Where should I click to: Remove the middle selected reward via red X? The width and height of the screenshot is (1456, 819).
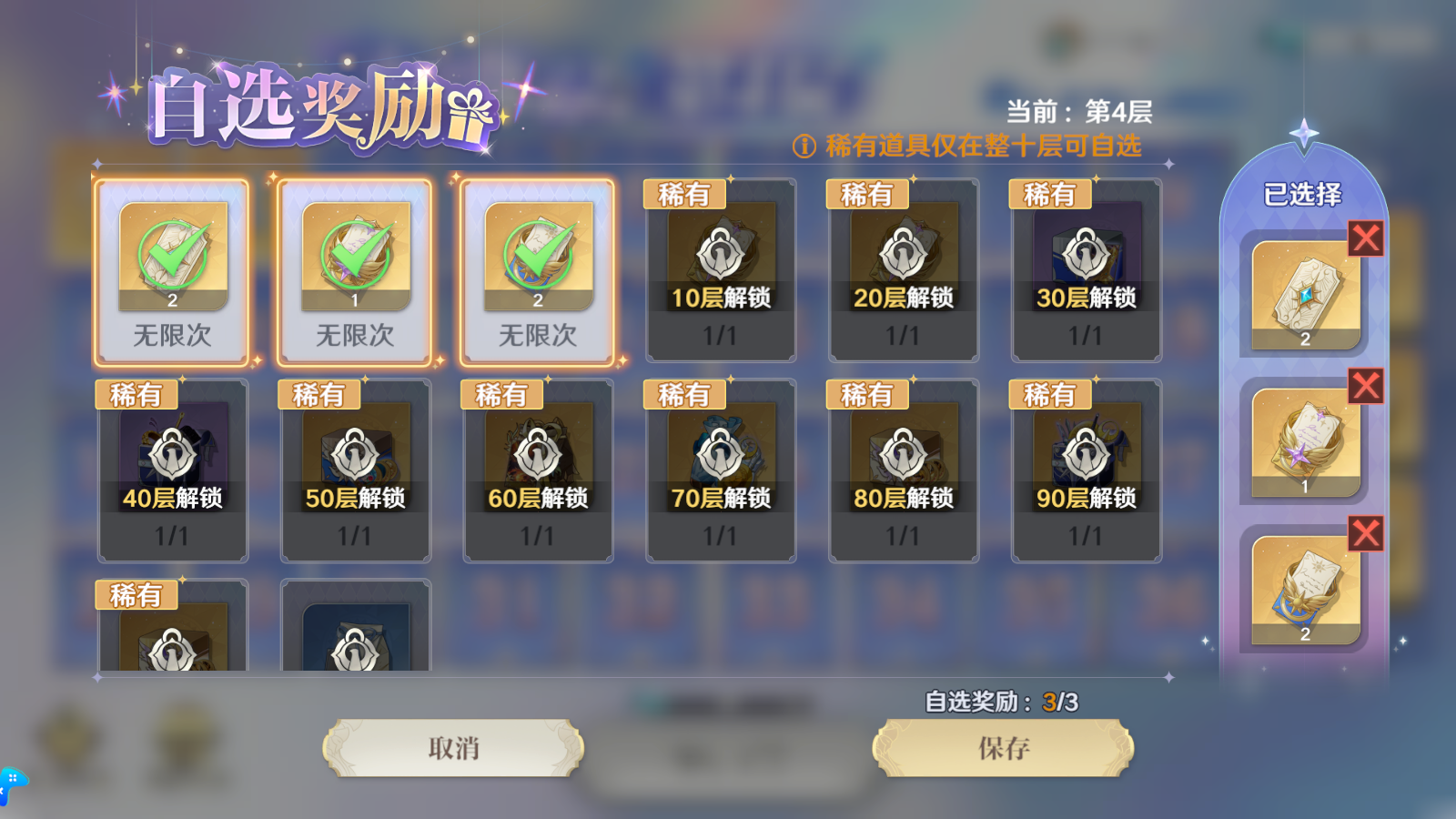[1364, 386]
